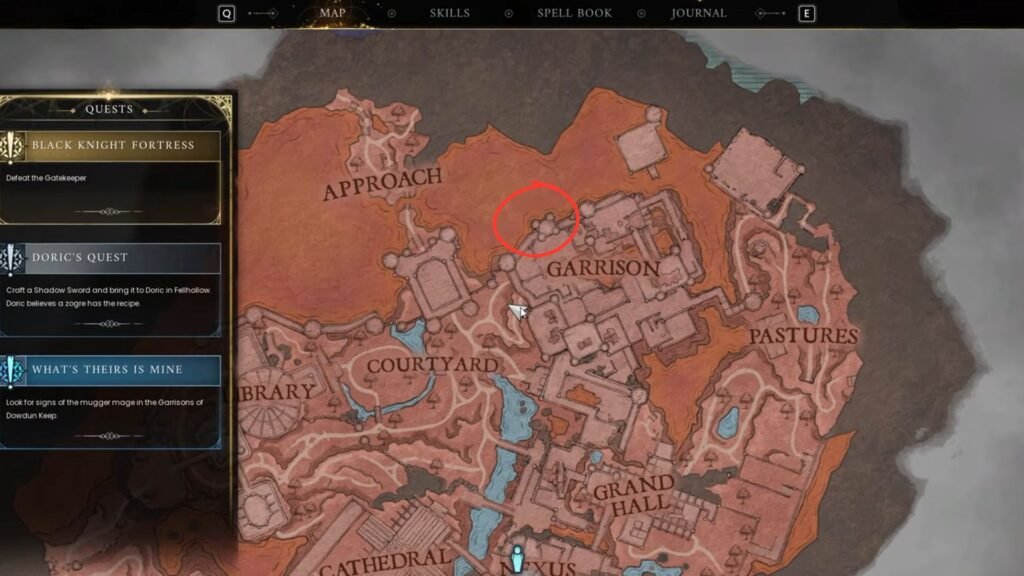
Task: Click the blue player marker on map
Action: click(517, 558)
